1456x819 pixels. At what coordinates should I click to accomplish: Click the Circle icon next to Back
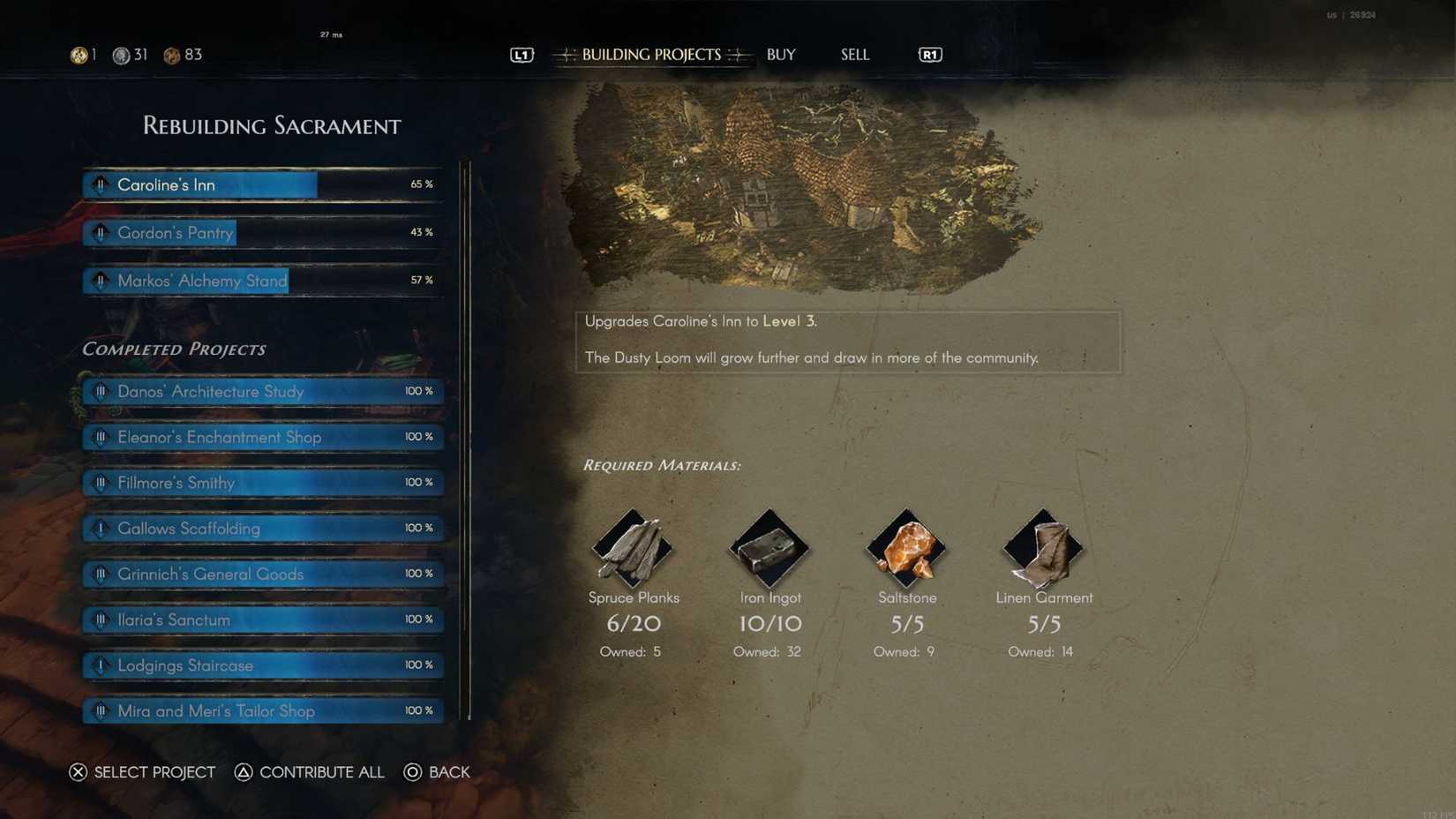pyautogui.click(x=411, y=772)
